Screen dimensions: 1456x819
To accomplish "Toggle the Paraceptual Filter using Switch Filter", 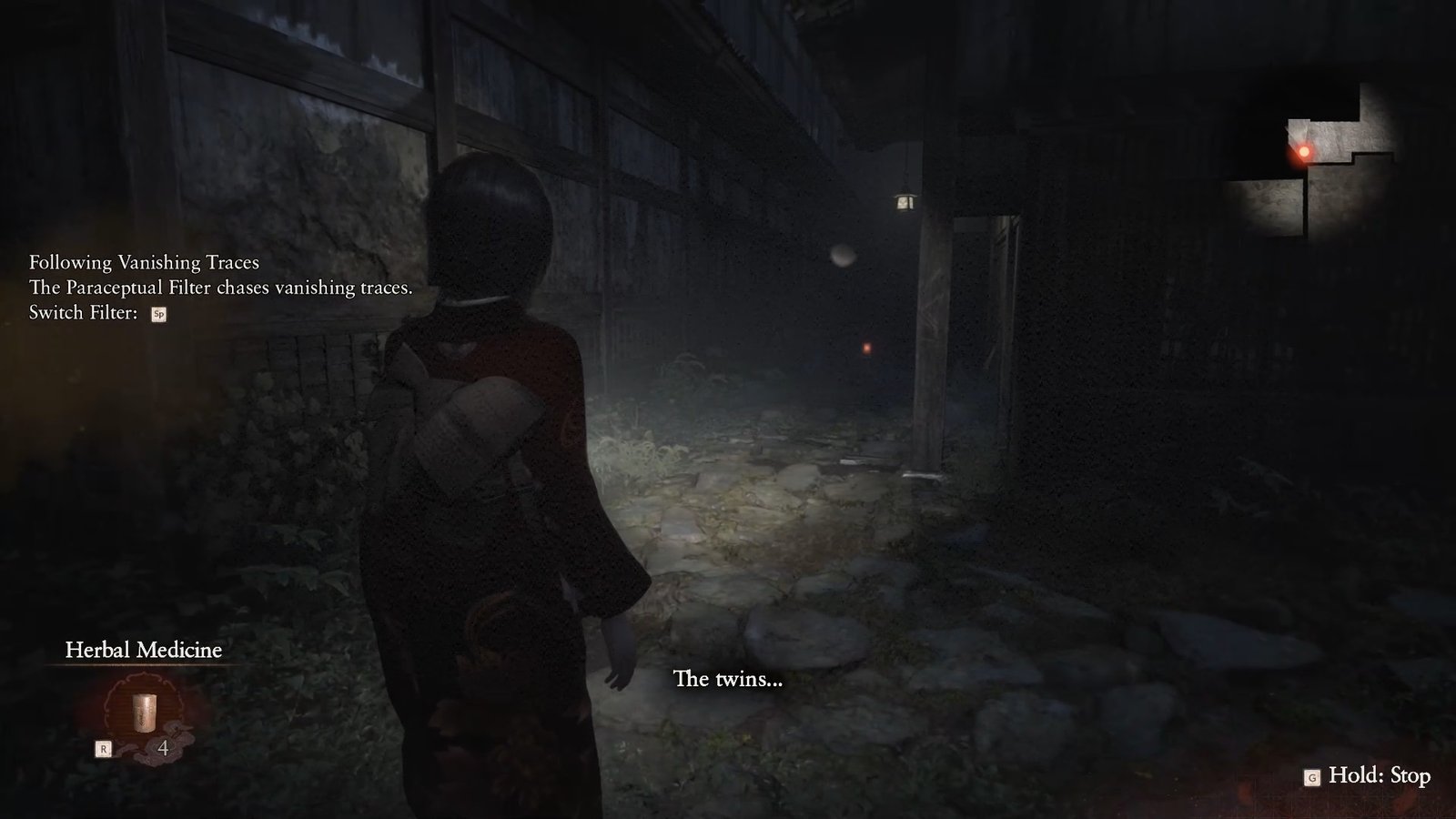I will (x=159, y=316).
